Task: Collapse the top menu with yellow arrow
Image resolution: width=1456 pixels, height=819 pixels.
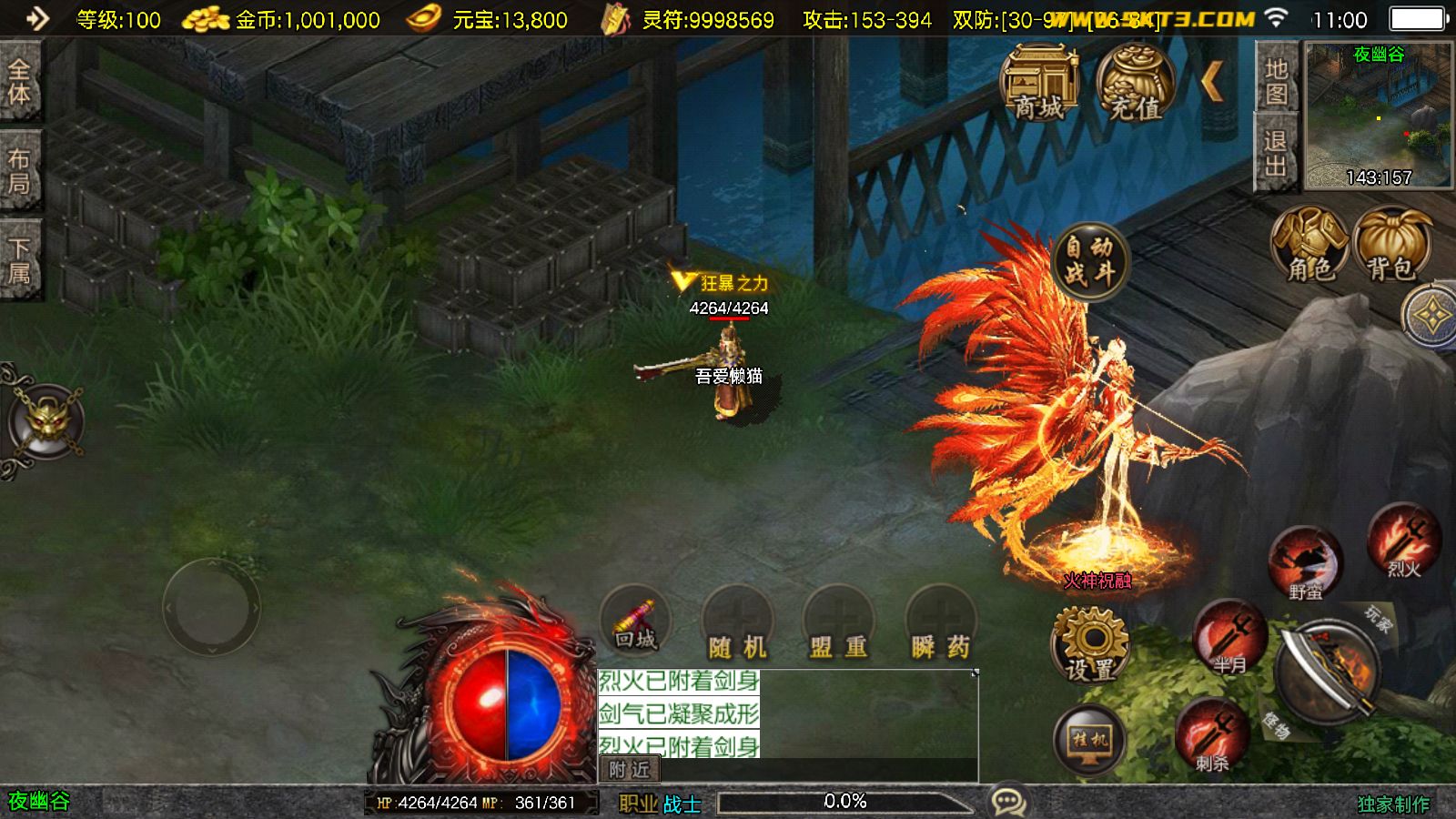Action: (x=1212, y=83)
